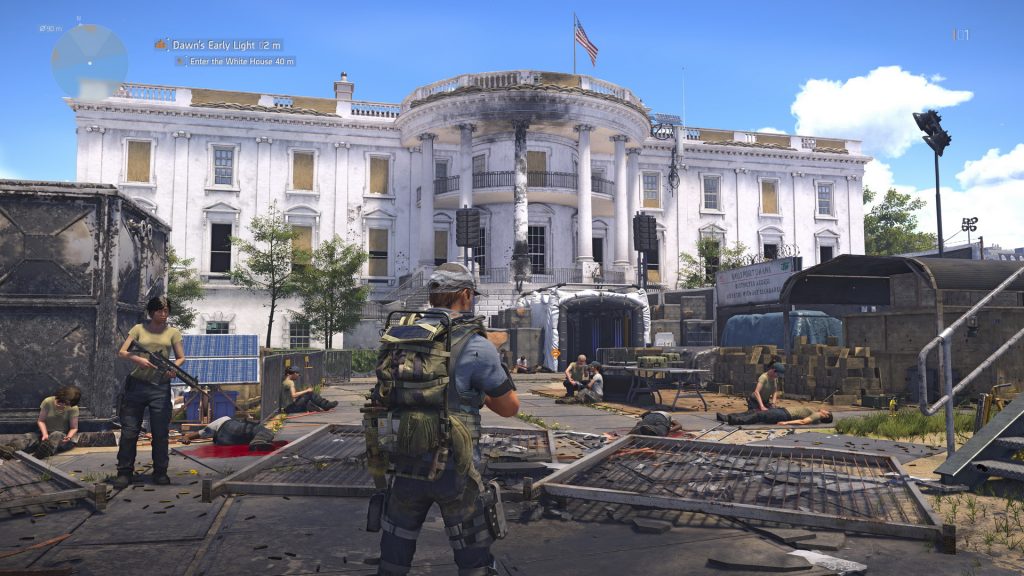
Task: Click the circular minimap
Action: click(x=89, y=61)
